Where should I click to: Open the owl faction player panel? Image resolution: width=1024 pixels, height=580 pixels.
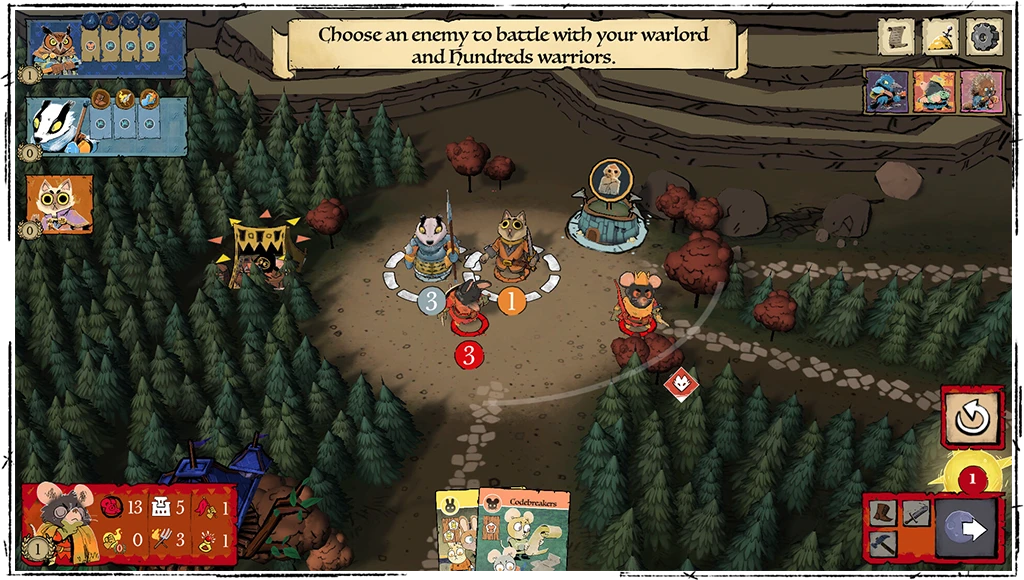[104, 45]
